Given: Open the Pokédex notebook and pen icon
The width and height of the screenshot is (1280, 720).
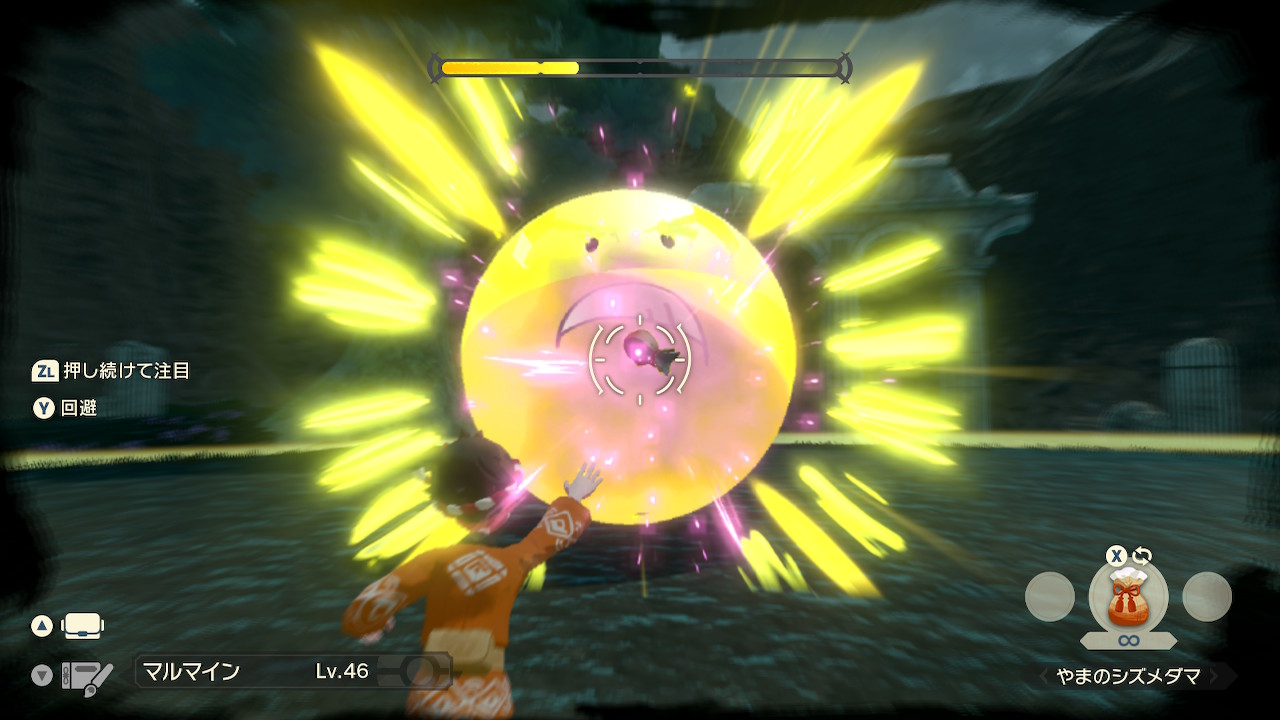Looking at the screenshot, I should point(86,676).
